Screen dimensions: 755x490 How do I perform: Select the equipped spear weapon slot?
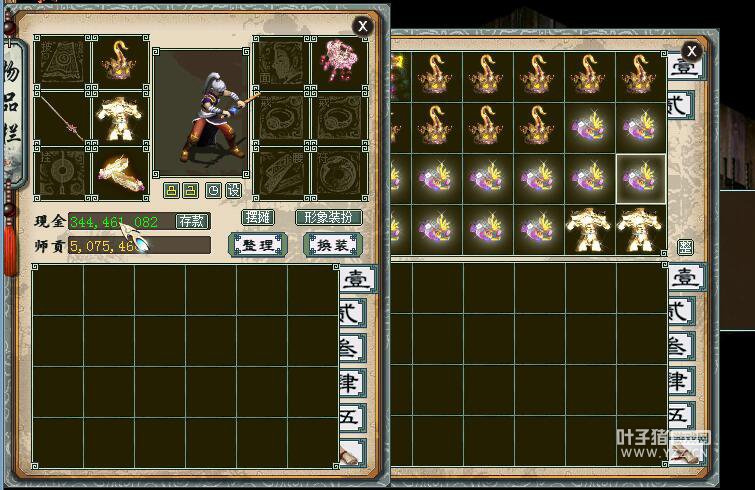tap(63, 119)
